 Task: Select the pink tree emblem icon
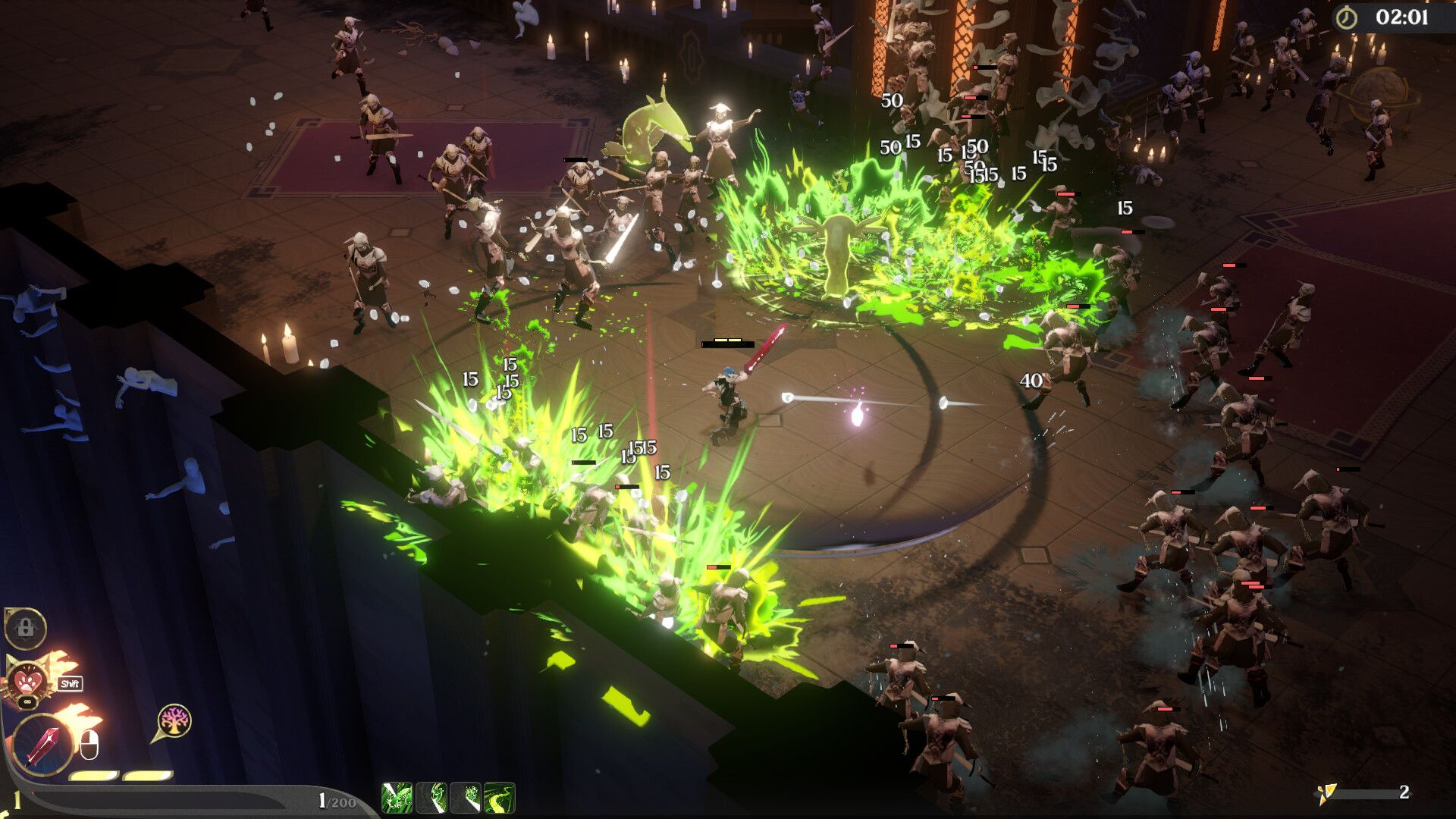(x=174, y=720)
